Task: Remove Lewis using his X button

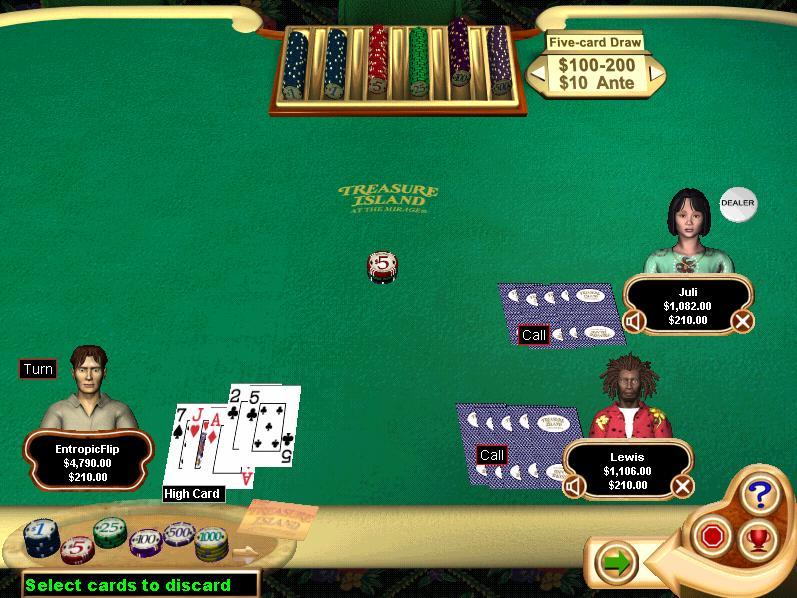Action: (682, 486)
